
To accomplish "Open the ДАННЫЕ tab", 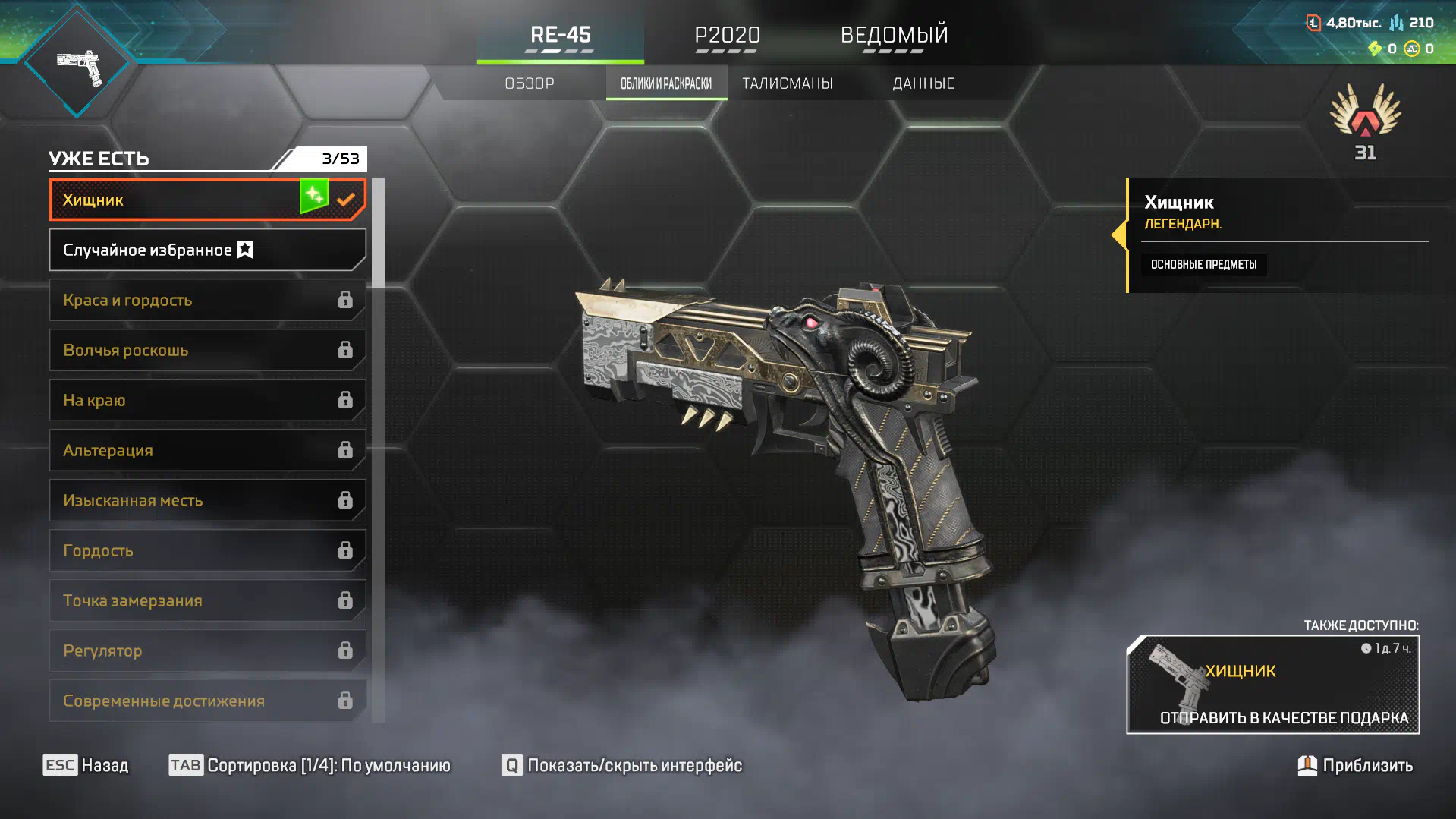I will point(923,83).
